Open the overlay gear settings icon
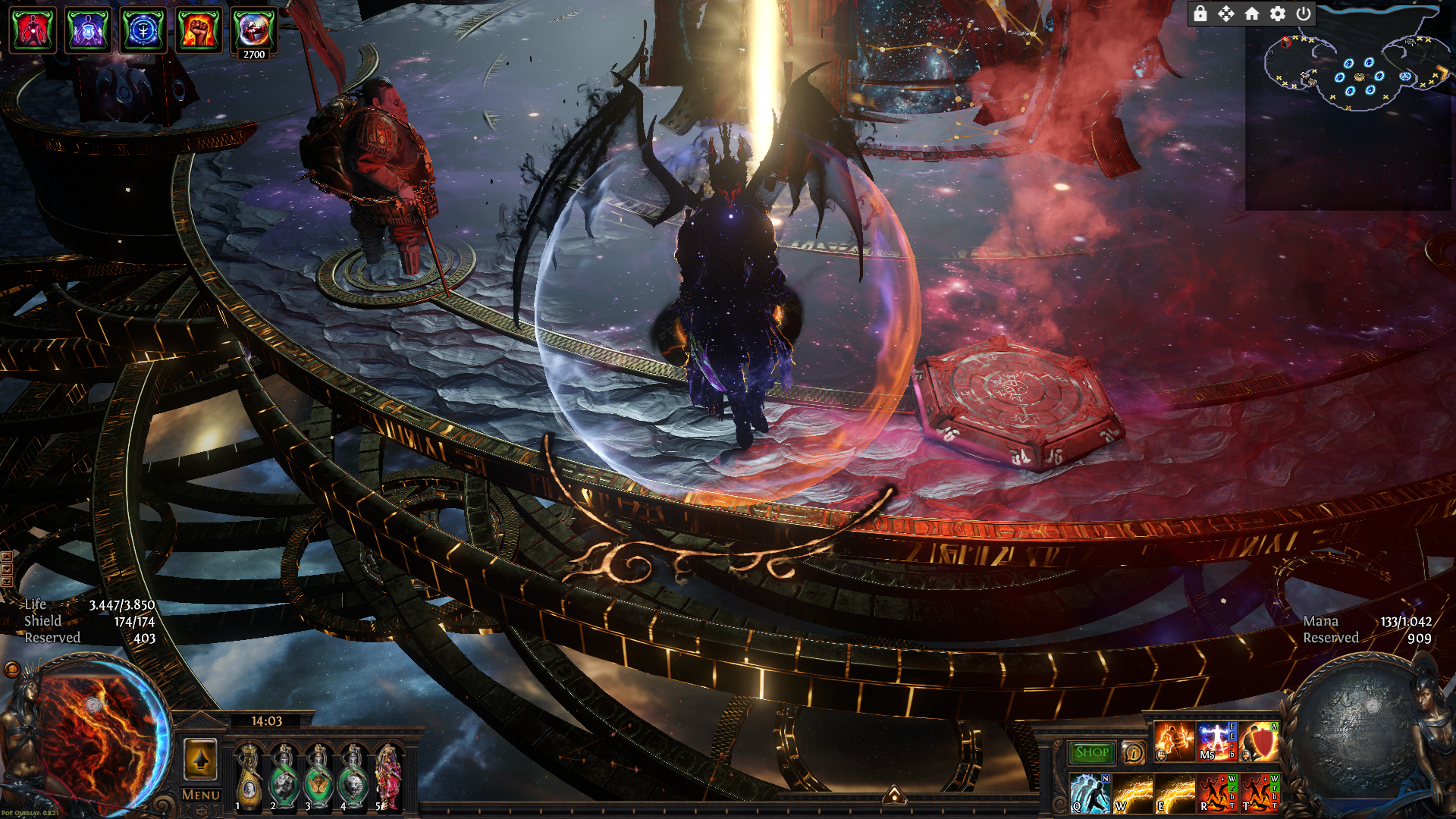Screen dimensions: 1456x819 point(1278,14)
